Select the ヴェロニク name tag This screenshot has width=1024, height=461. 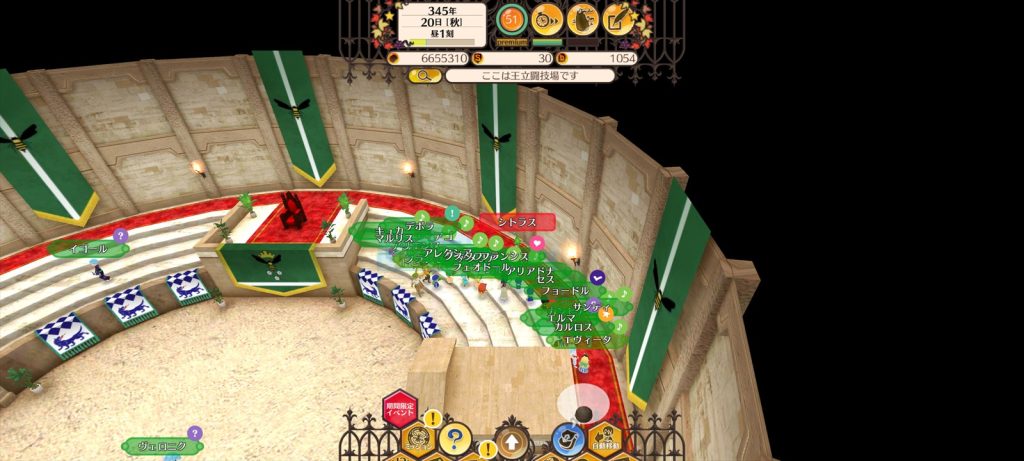160,446
